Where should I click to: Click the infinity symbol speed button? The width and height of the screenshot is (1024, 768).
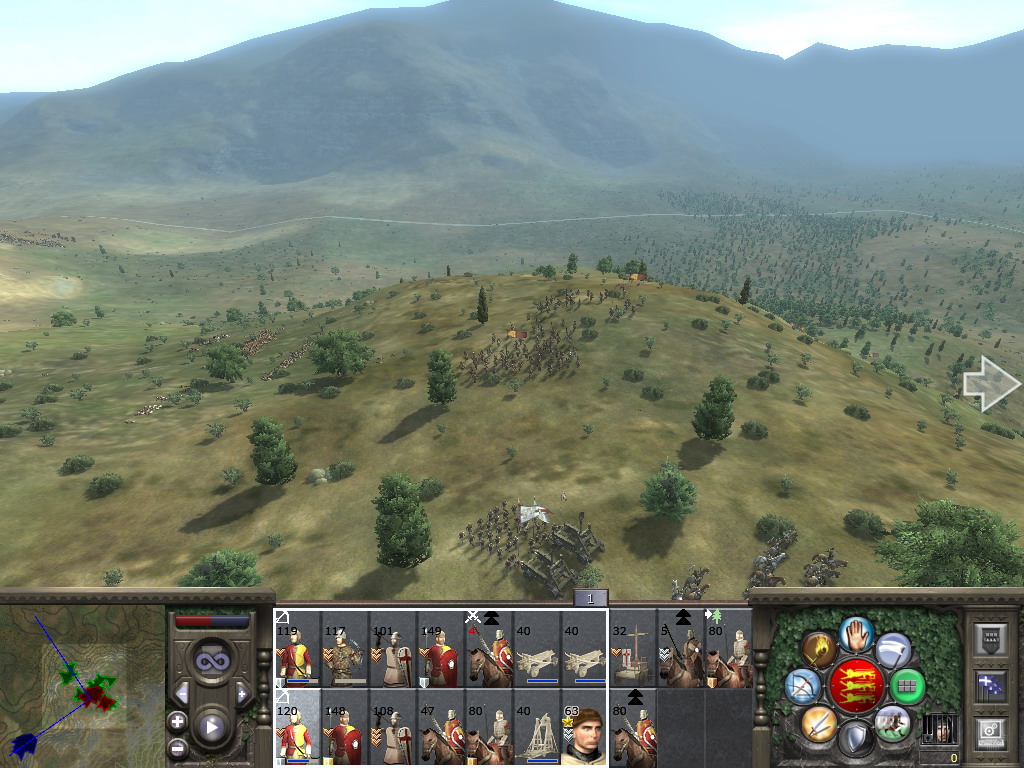[211, 660]
